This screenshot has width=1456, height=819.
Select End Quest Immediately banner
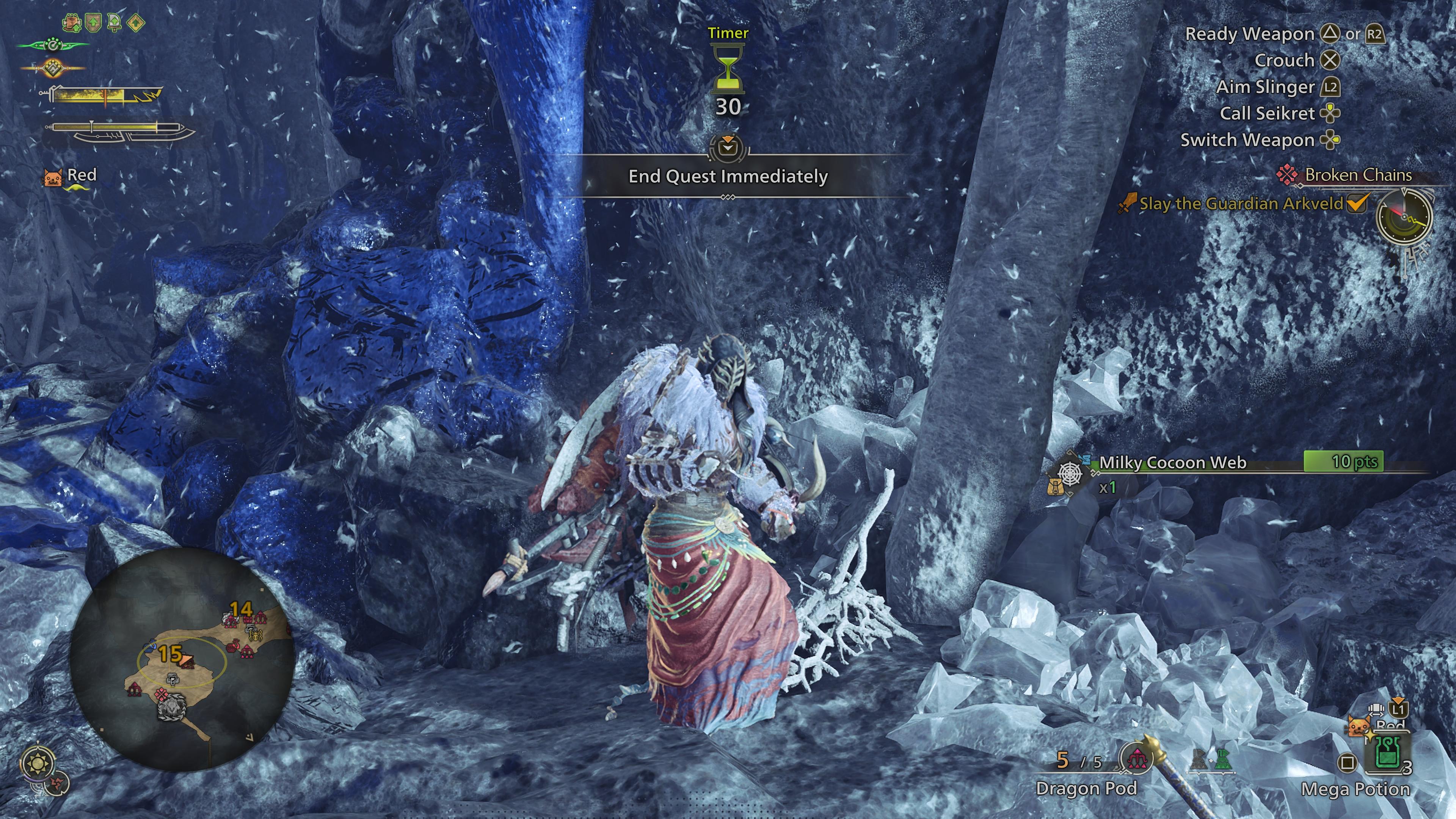728,176
